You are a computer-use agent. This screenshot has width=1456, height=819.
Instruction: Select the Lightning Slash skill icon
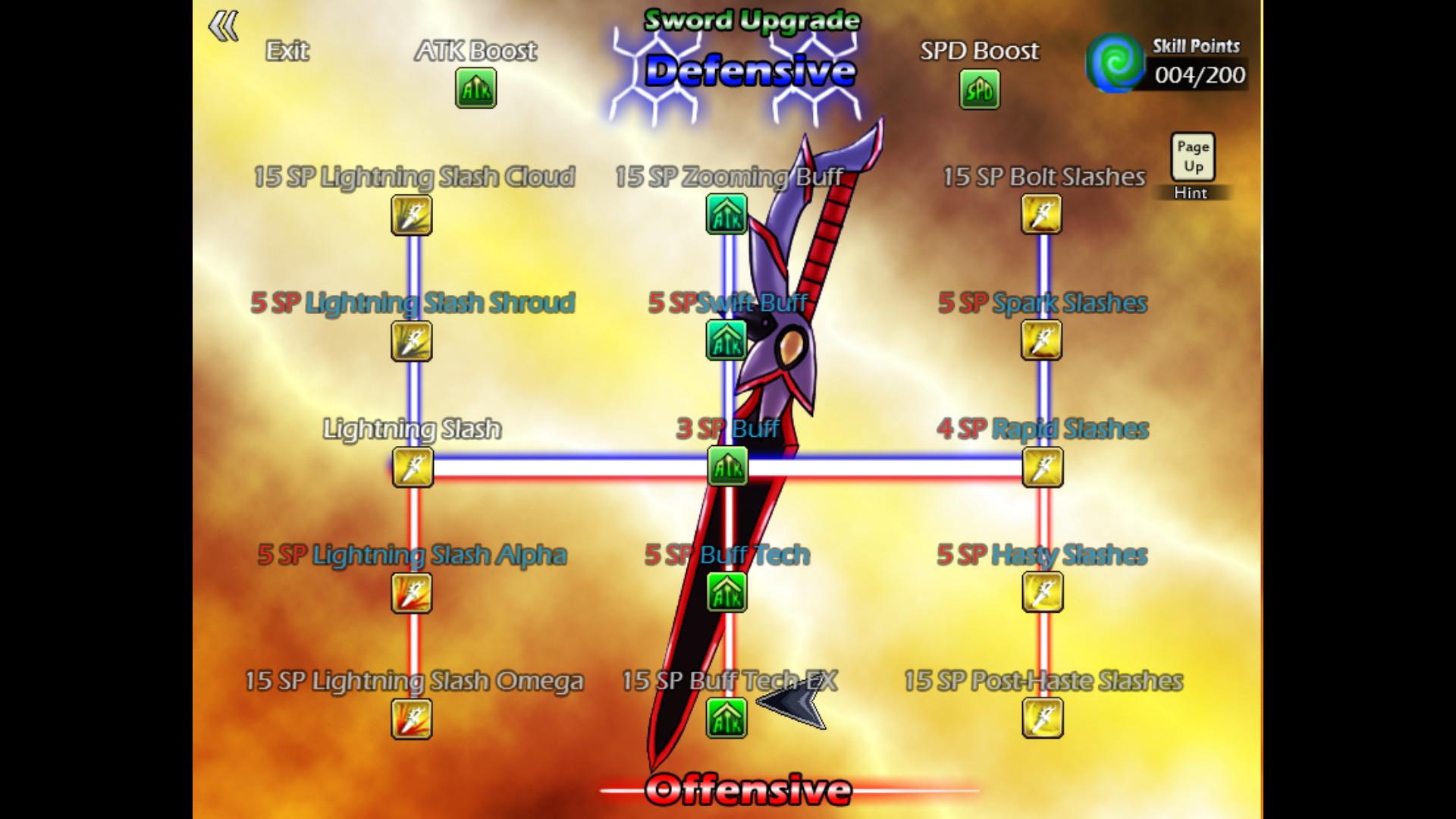click(410, 469)
